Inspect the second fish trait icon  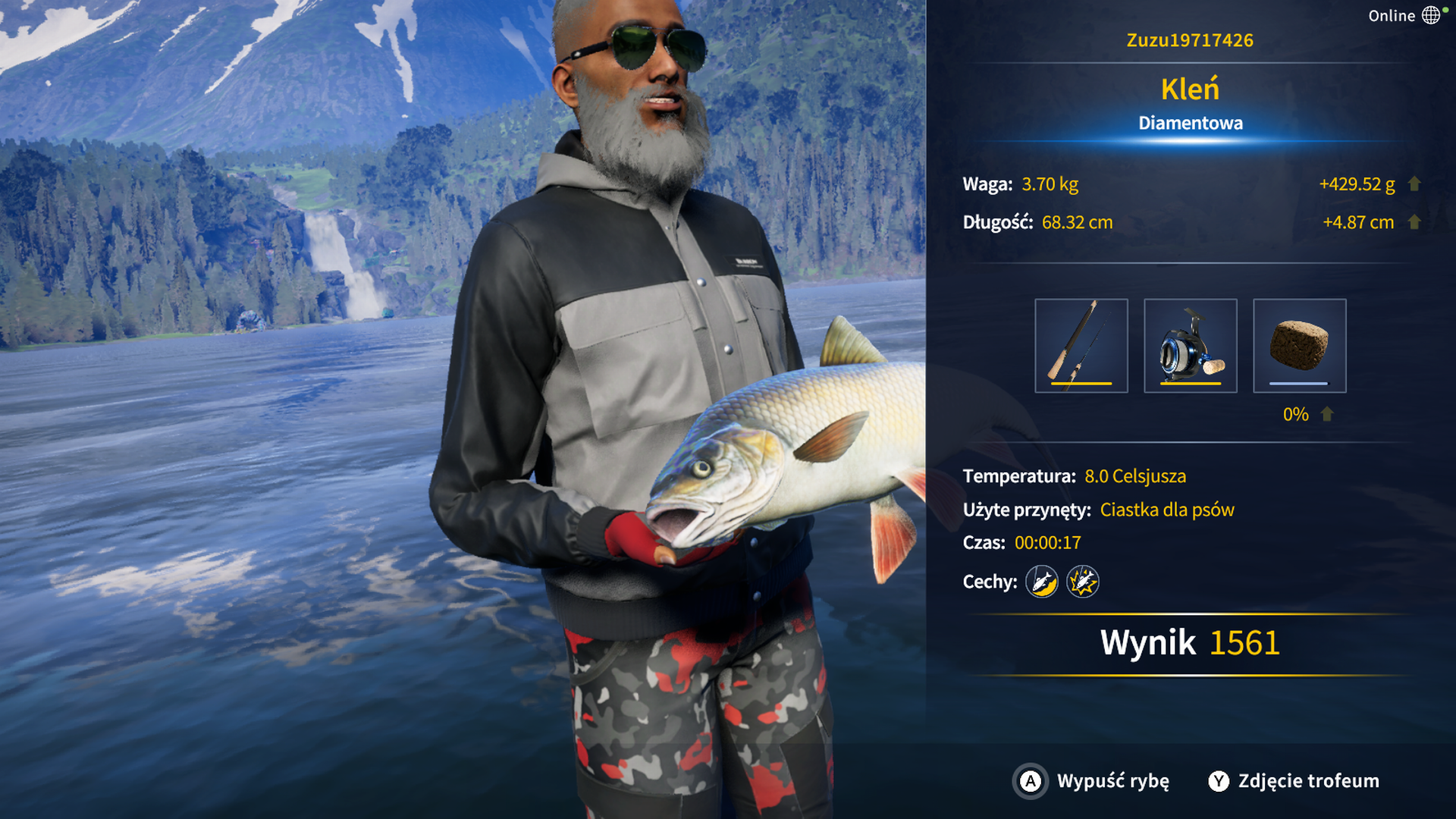click(x=1082, y=582)
